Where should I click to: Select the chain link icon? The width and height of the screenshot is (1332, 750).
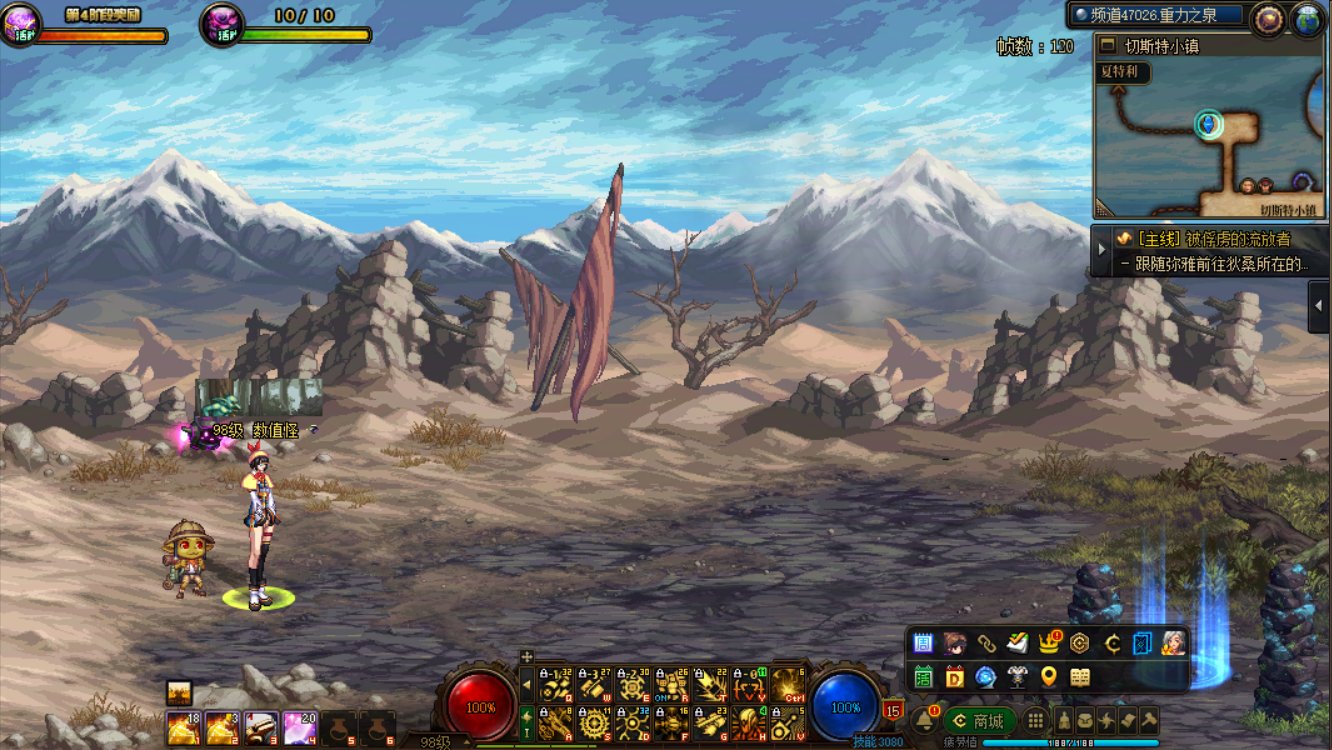986,643
